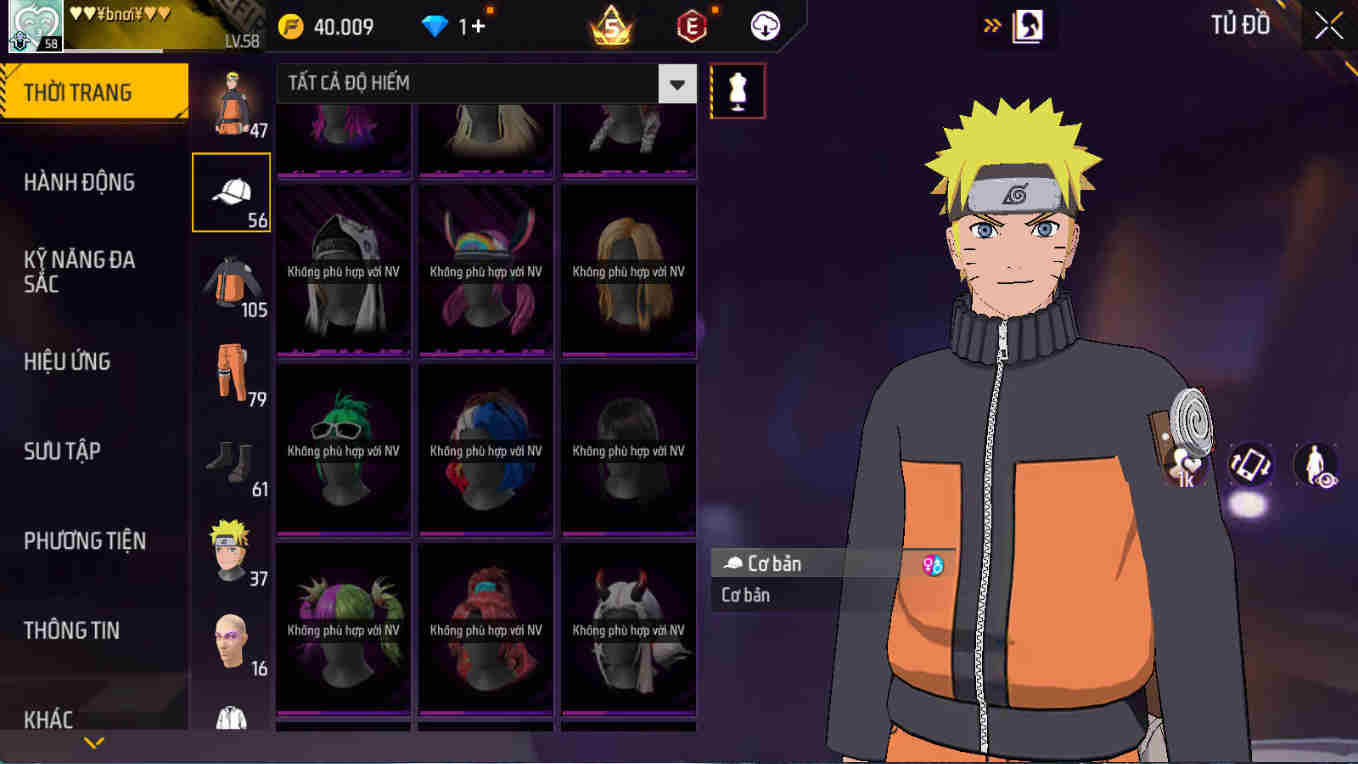Open the face accessory category with 16 items
This screenshot has width=1358, height=764.
click(x=231, y=635)
